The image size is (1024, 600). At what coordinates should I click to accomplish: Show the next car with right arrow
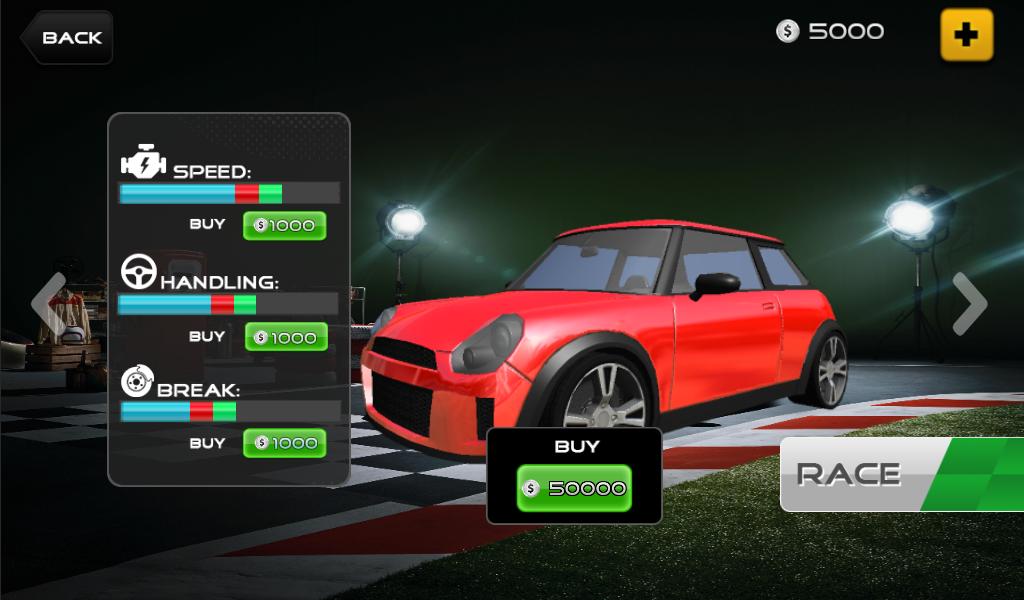(969, 303)
